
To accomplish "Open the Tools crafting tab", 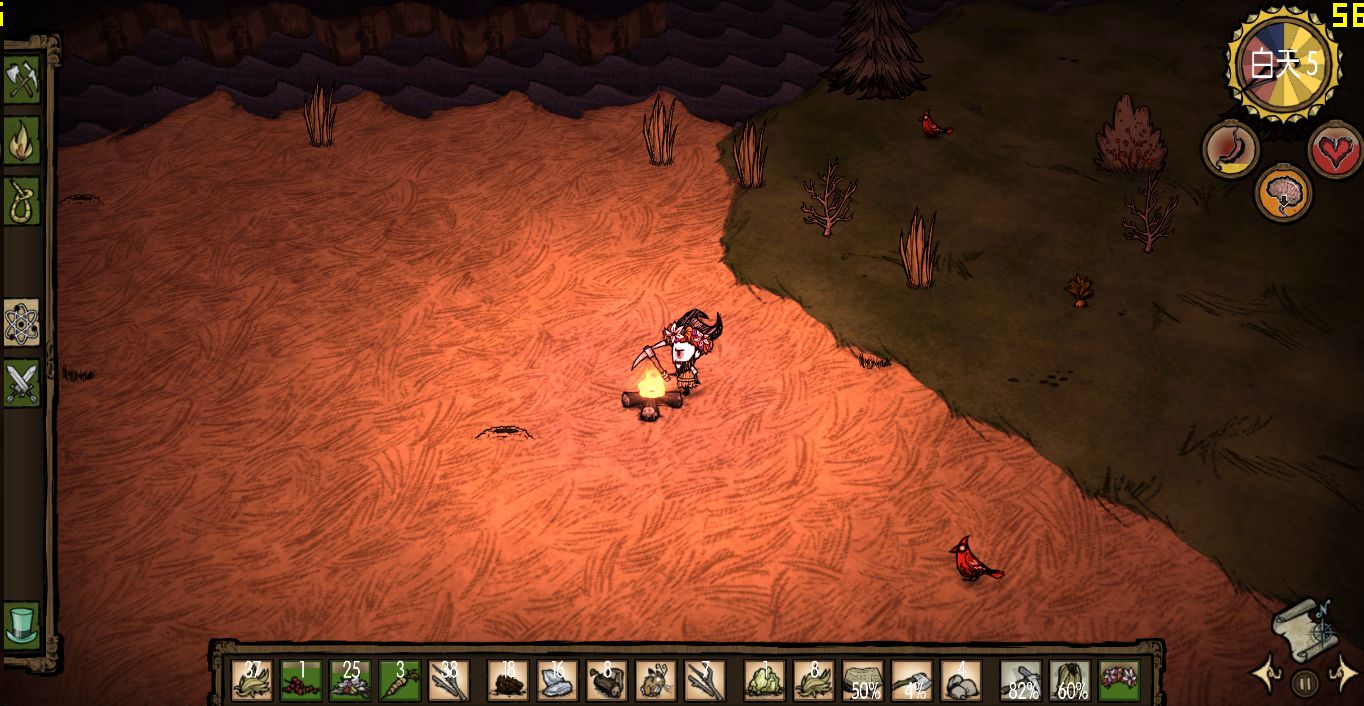I will tap(22, 80).
